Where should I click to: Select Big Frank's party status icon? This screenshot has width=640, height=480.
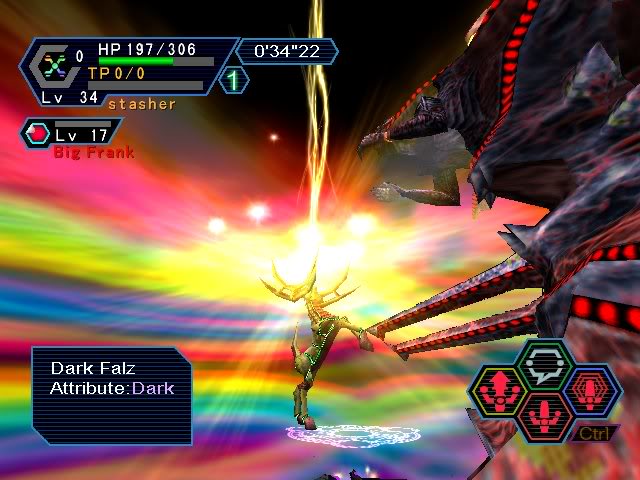[x=41, y=132]
